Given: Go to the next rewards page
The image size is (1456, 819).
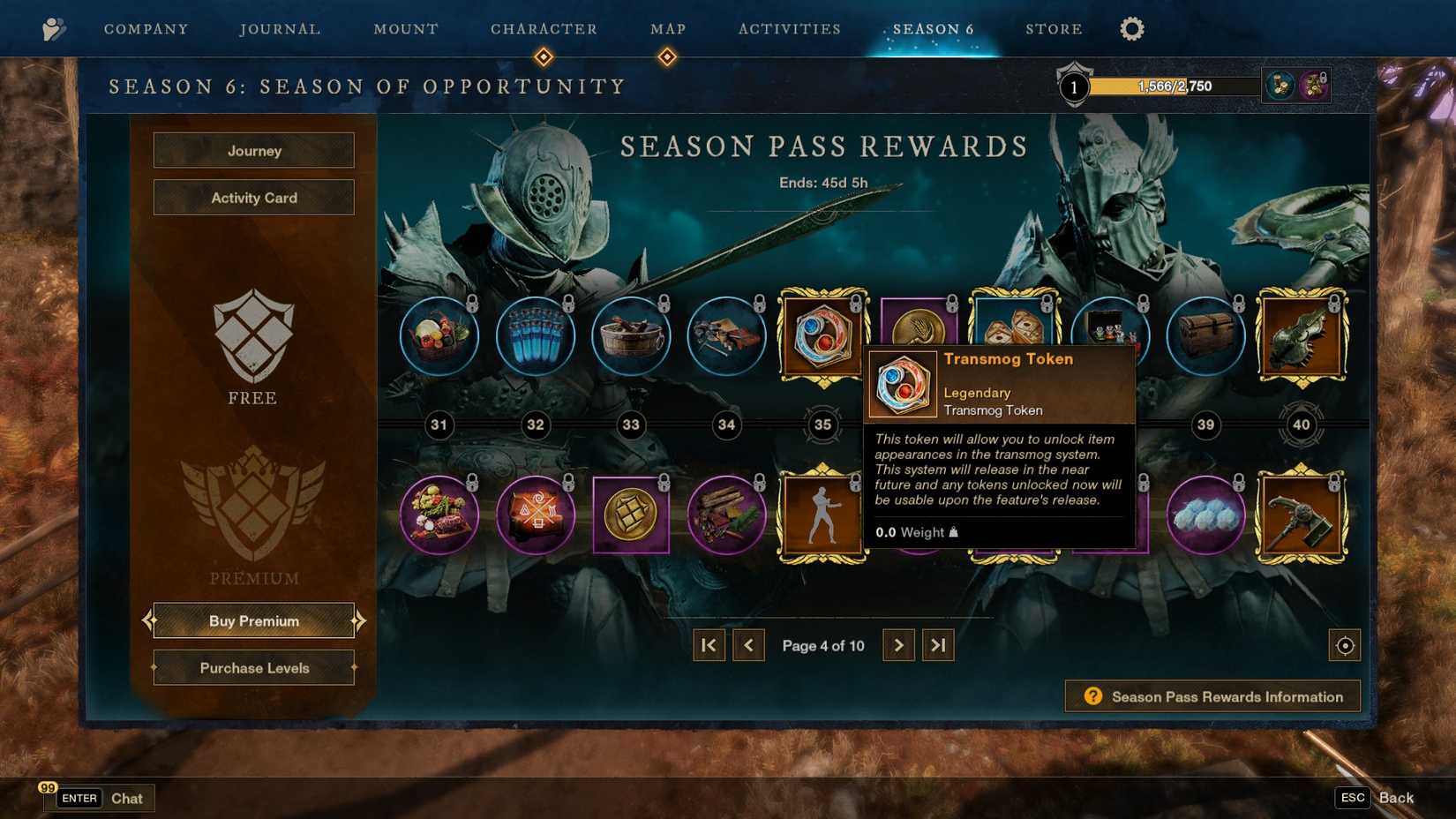Looking at the screenshot, I should (898, 645).
